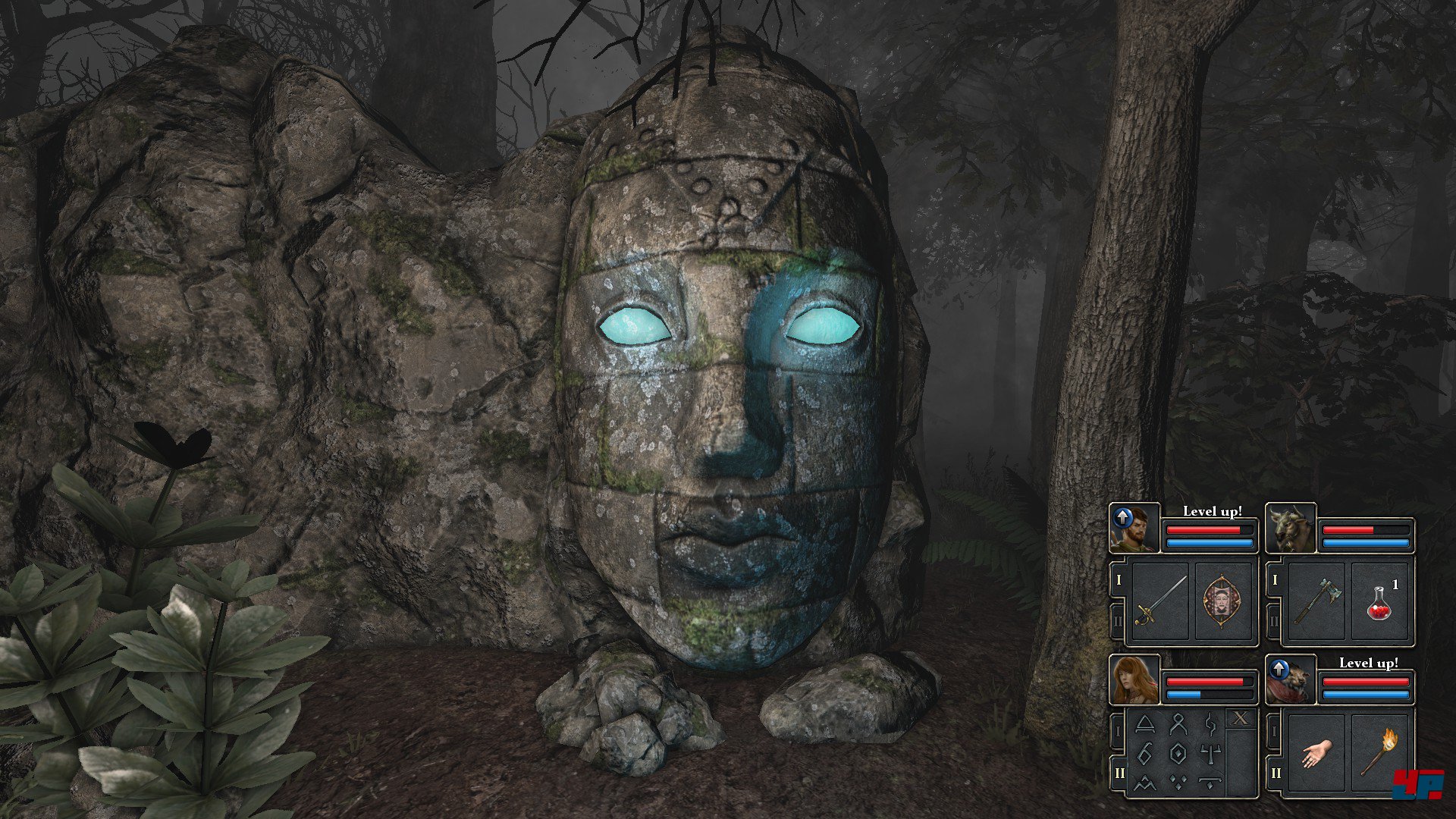This screenshot has height=819, width=1456.
Task: Close the rune panel with the X button
Action: [1240, 719]
